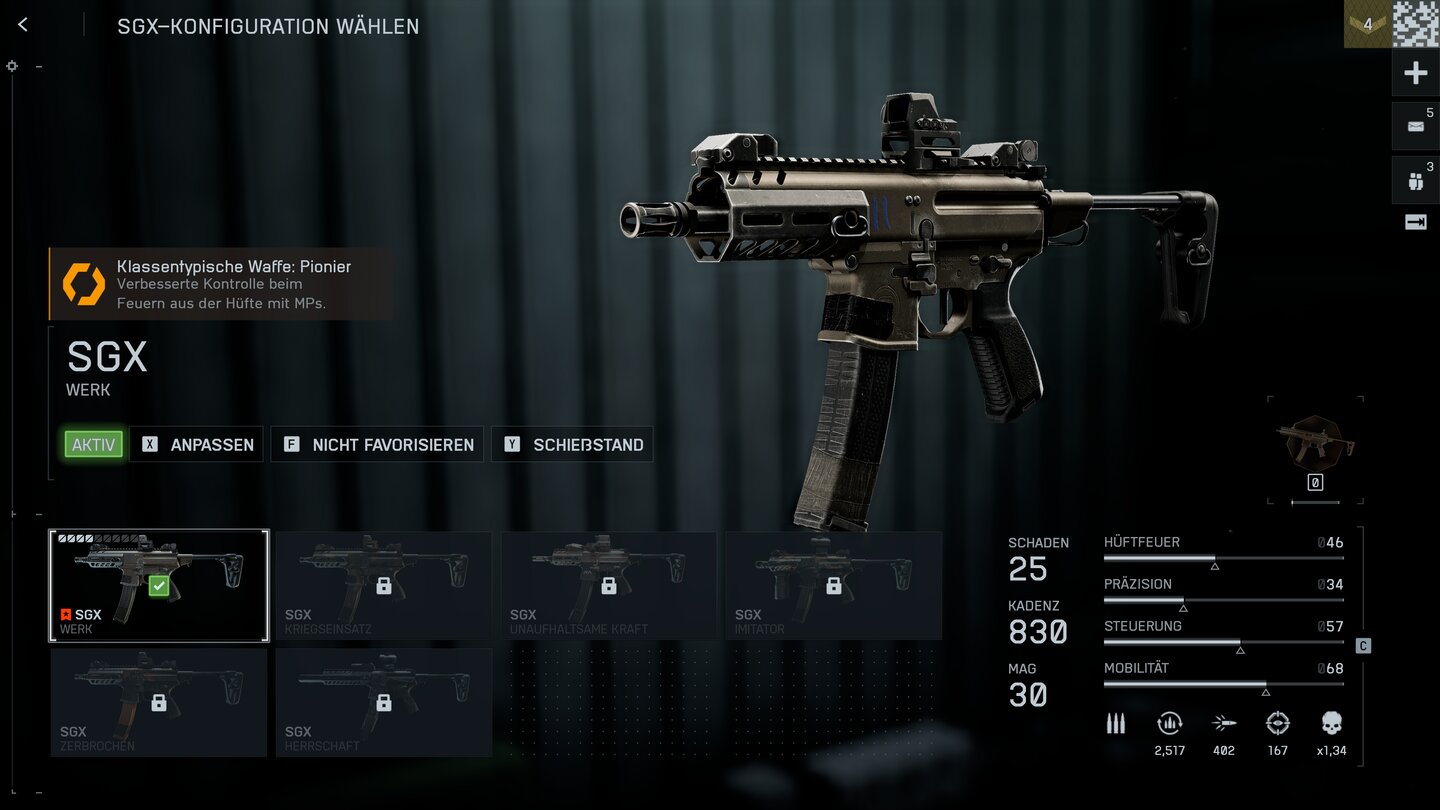The image size is (1440, 810).
Task: Choose the SGX Herrschaft configuration tile
Action: click(383, 702)
